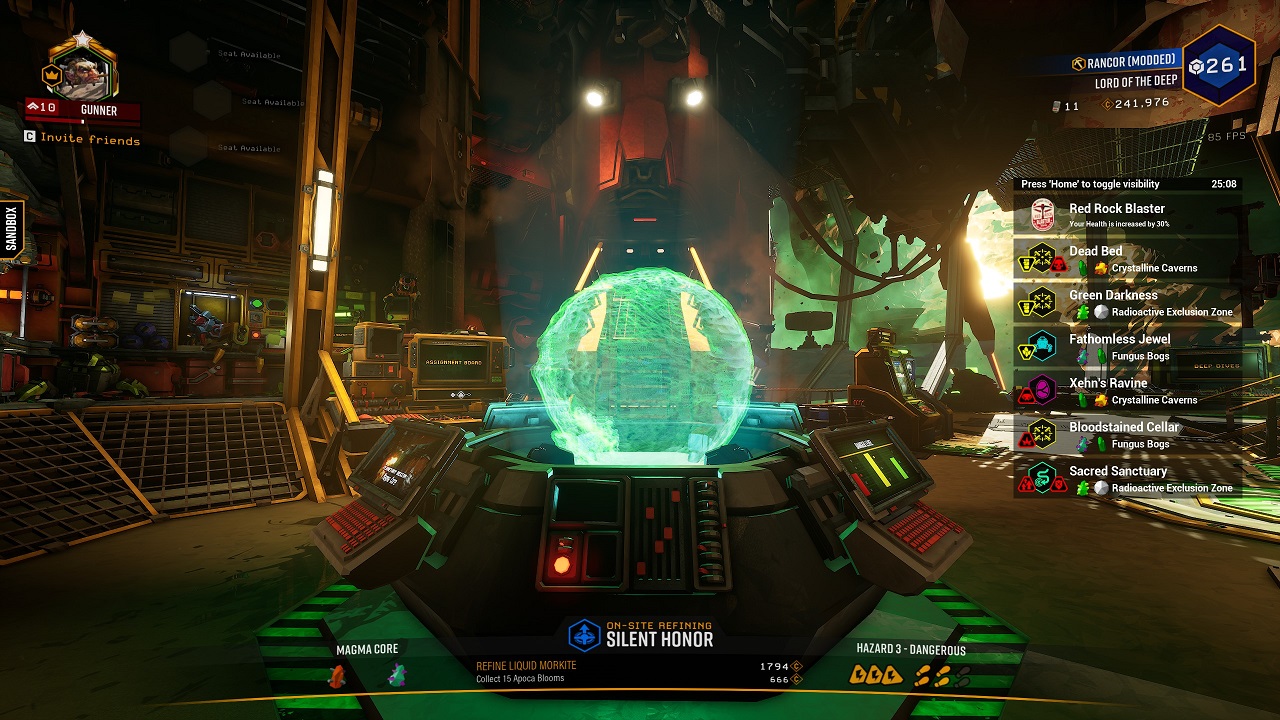Image resolution: width=1280 pixels, height=720 pixels.
Task: Select the Silent Honor mission title
Action: 659,639
